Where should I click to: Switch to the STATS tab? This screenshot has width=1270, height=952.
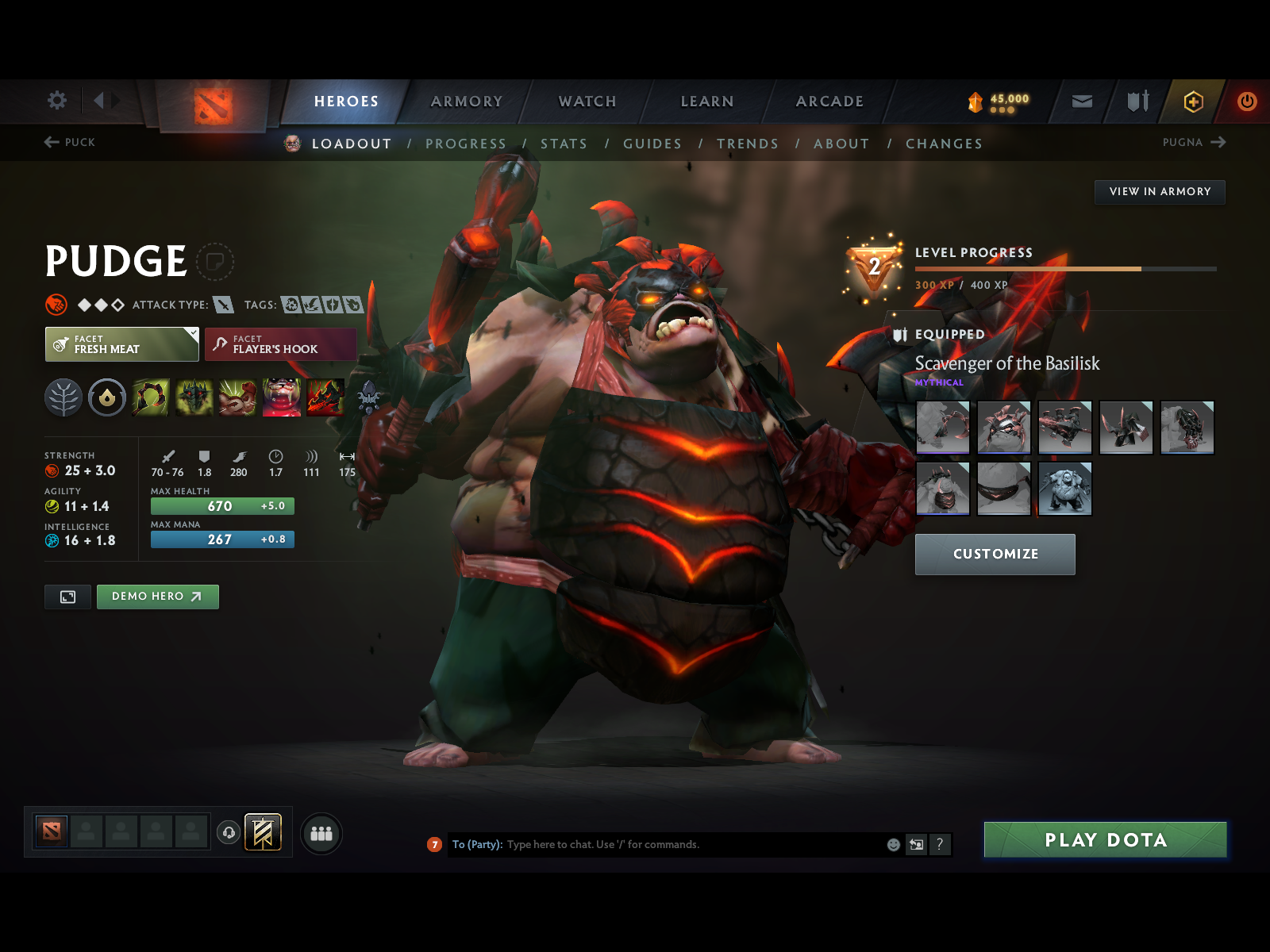tap(564, 144)
